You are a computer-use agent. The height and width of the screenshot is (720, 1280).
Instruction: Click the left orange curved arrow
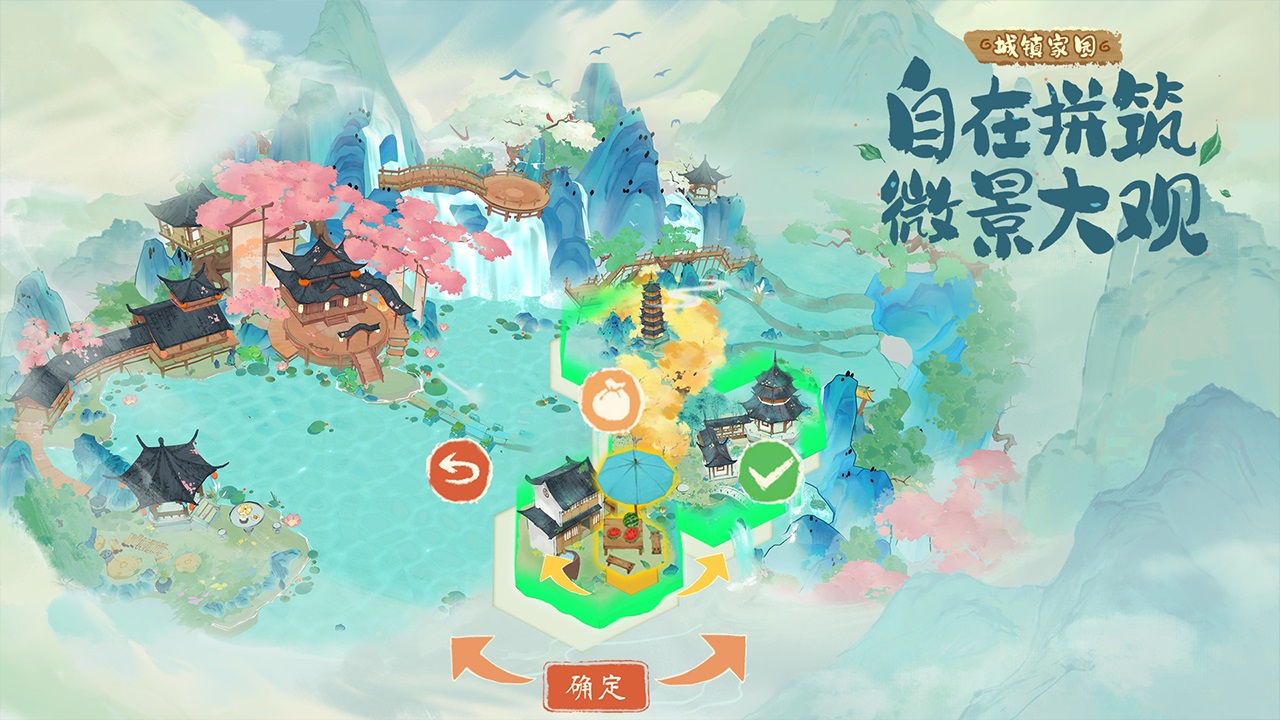(x=470, y=660)
